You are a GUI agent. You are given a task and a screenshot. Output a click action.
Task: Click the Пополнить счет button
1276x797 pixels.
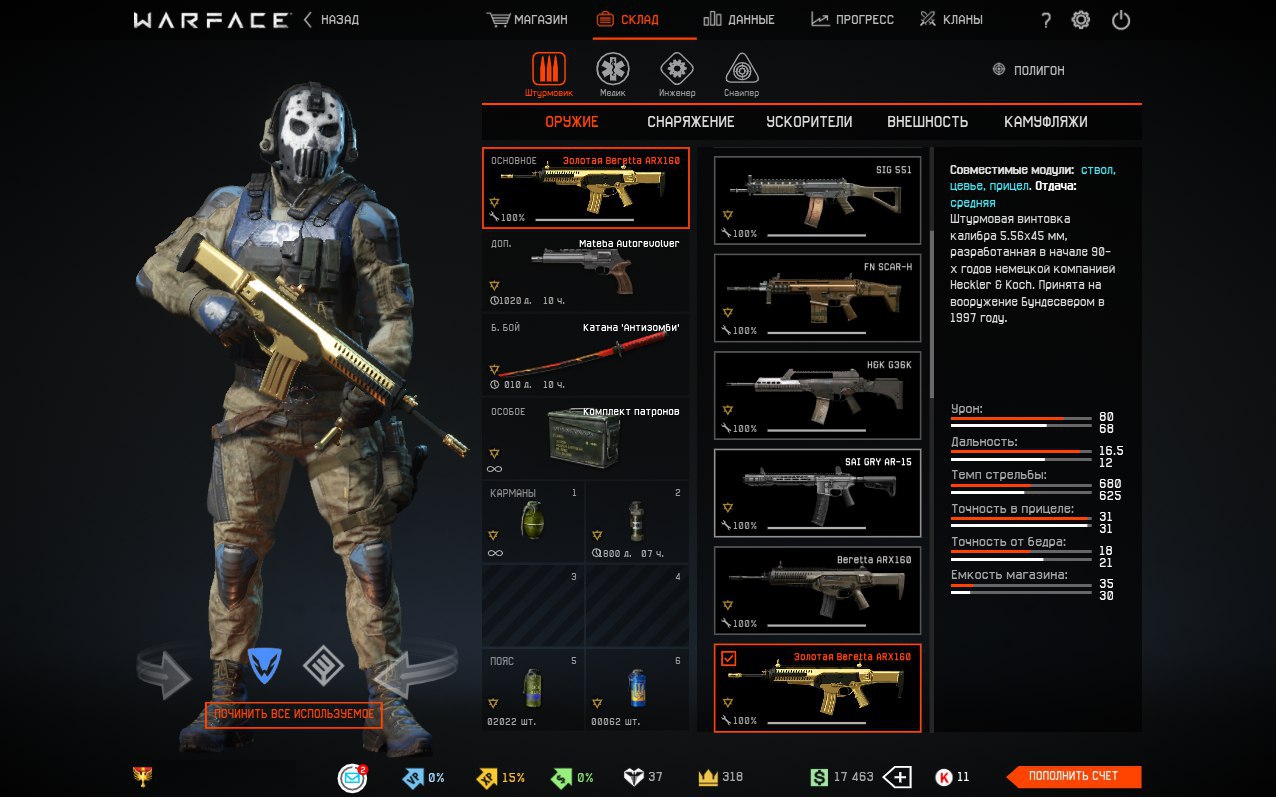pyautogui.click(x=1073, y=776)
